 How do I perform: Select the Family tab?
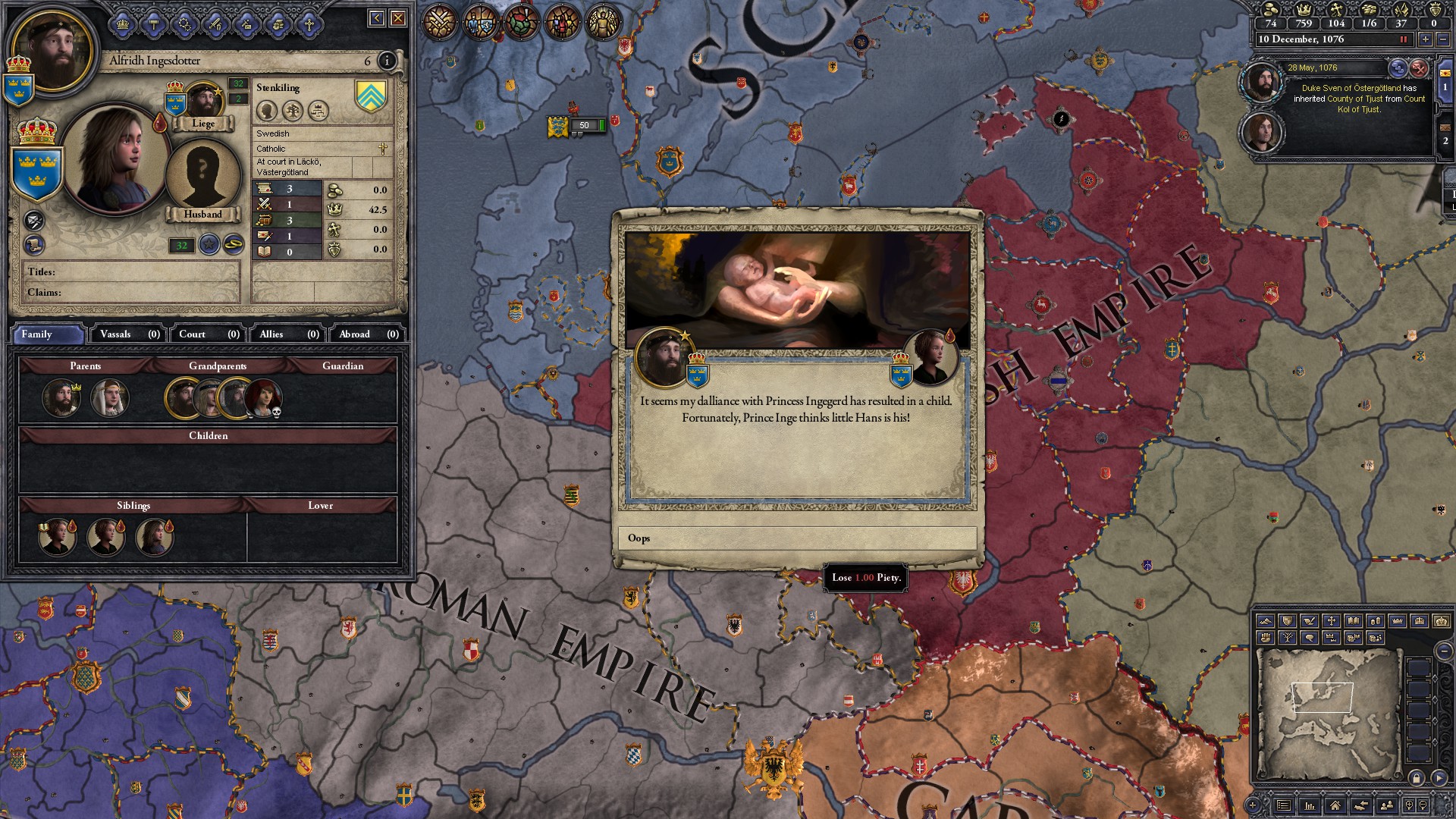pyautogui.click(x=47, y=334)
